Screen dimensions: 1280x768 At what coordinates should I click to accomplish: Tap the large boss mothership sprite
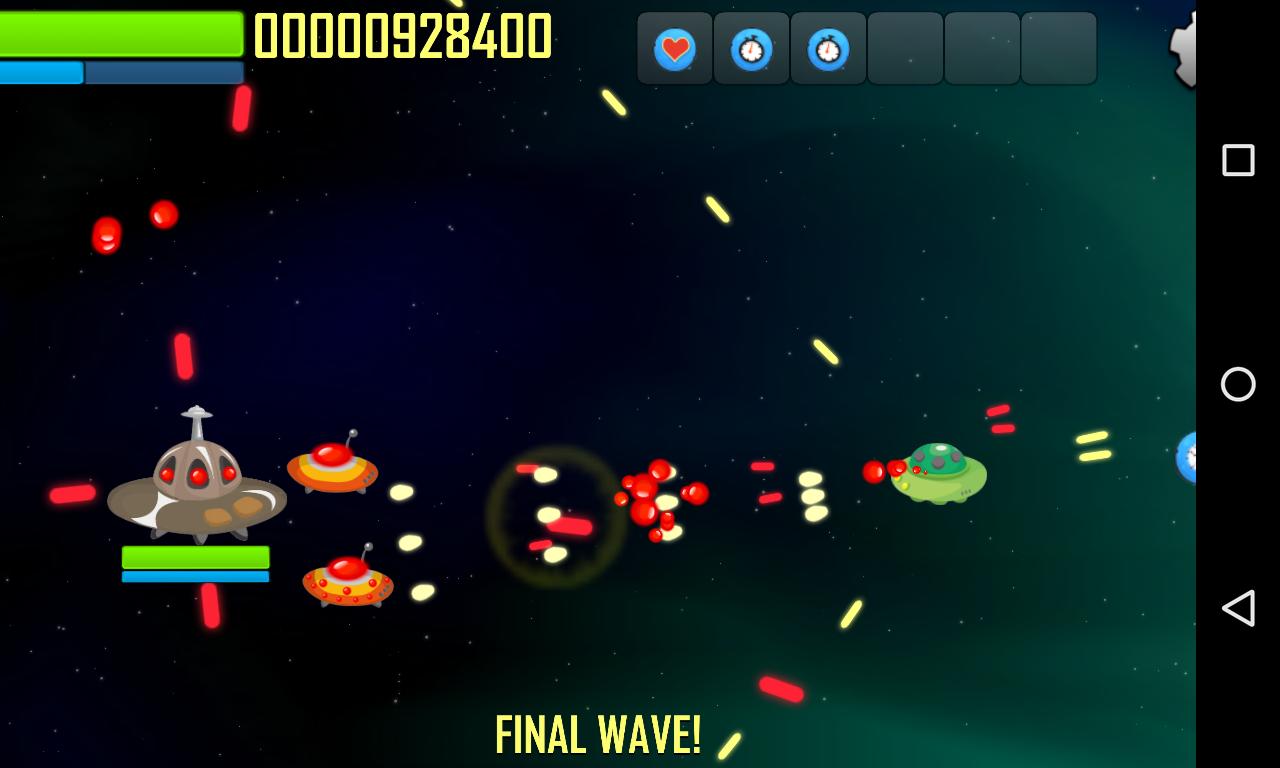pos(197,480)
